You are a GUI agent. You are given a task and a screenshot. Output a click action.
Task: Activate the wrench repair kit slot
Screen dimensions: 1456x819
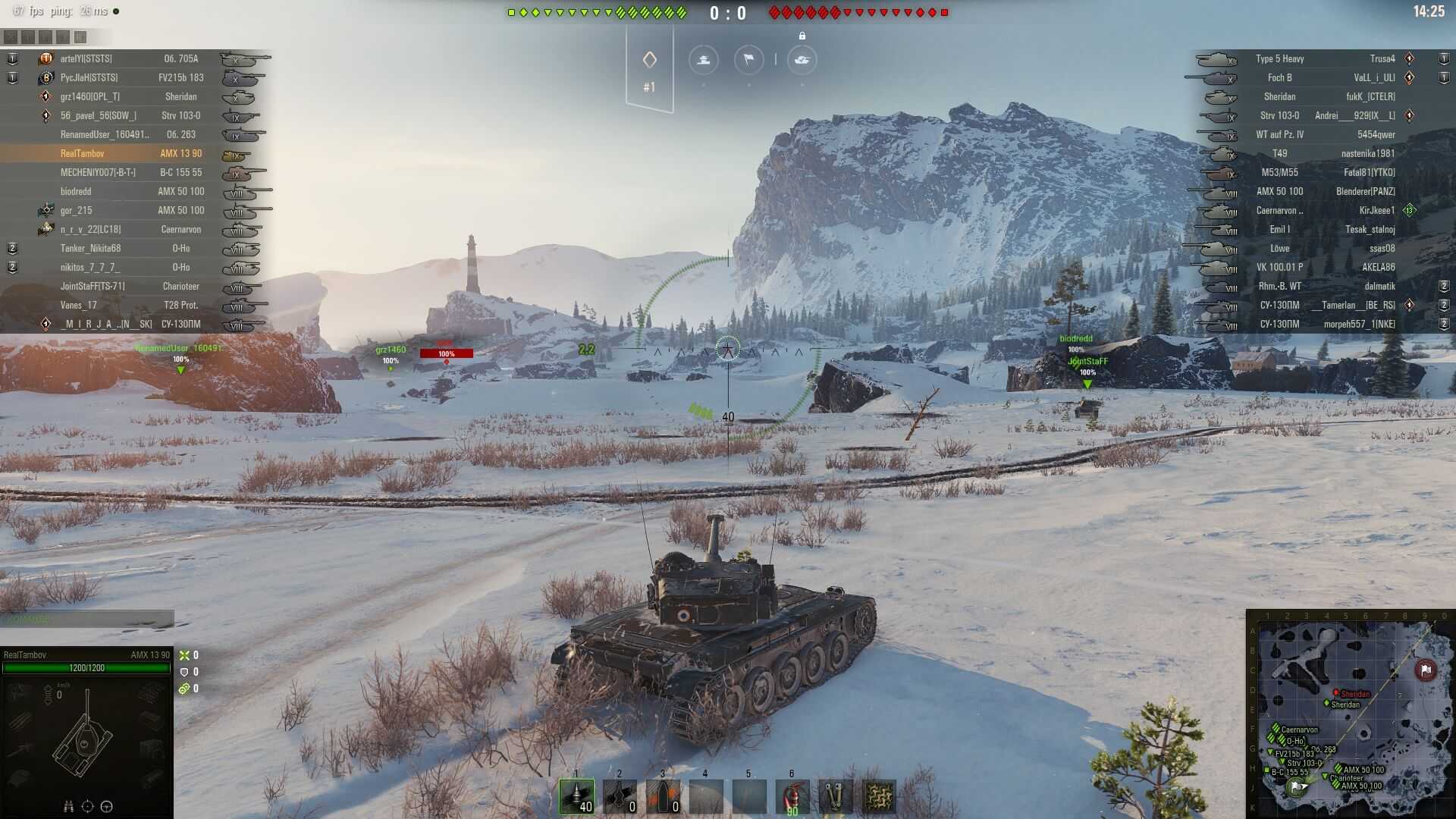click(835, 796)
